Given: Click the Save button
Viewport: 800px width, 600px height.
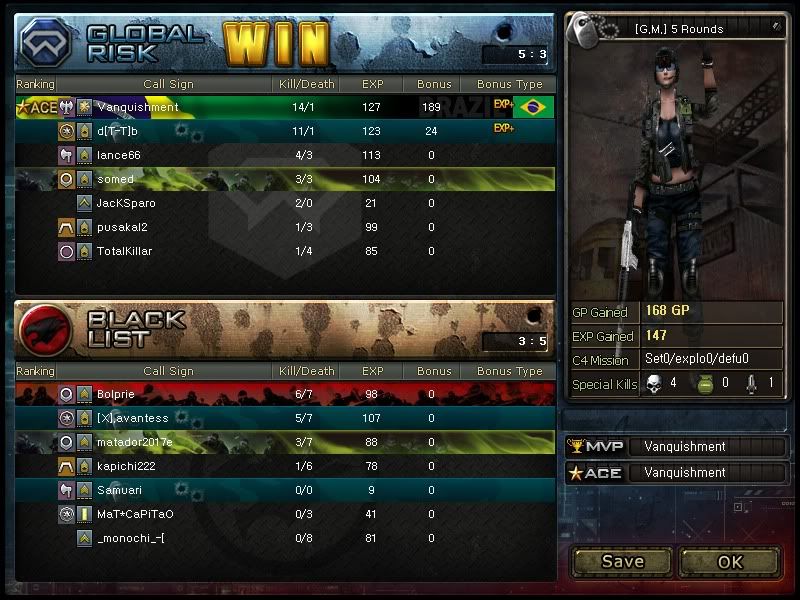Looking at the screenshot, I should [622, 561].
